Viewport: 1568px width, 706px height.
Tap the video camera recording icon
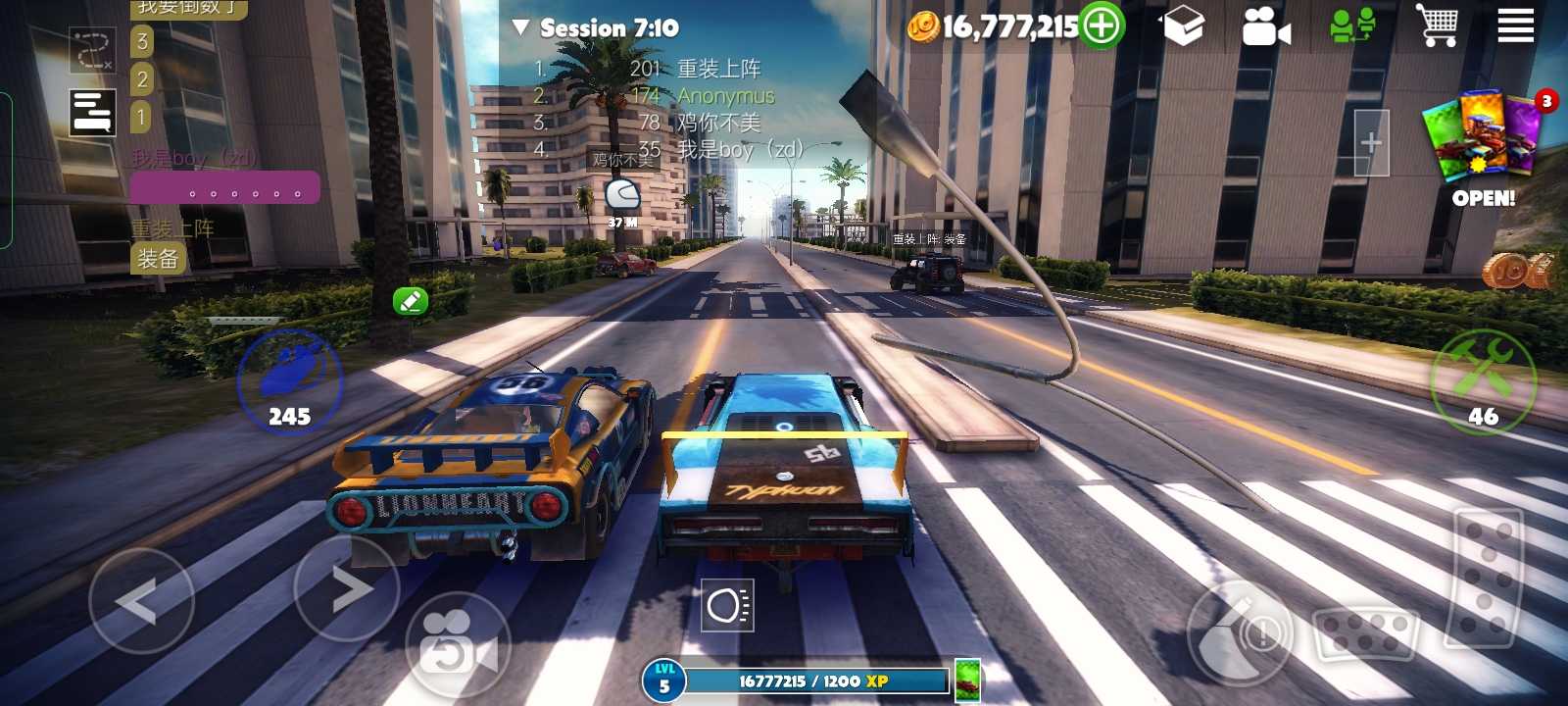(1265, 26)
